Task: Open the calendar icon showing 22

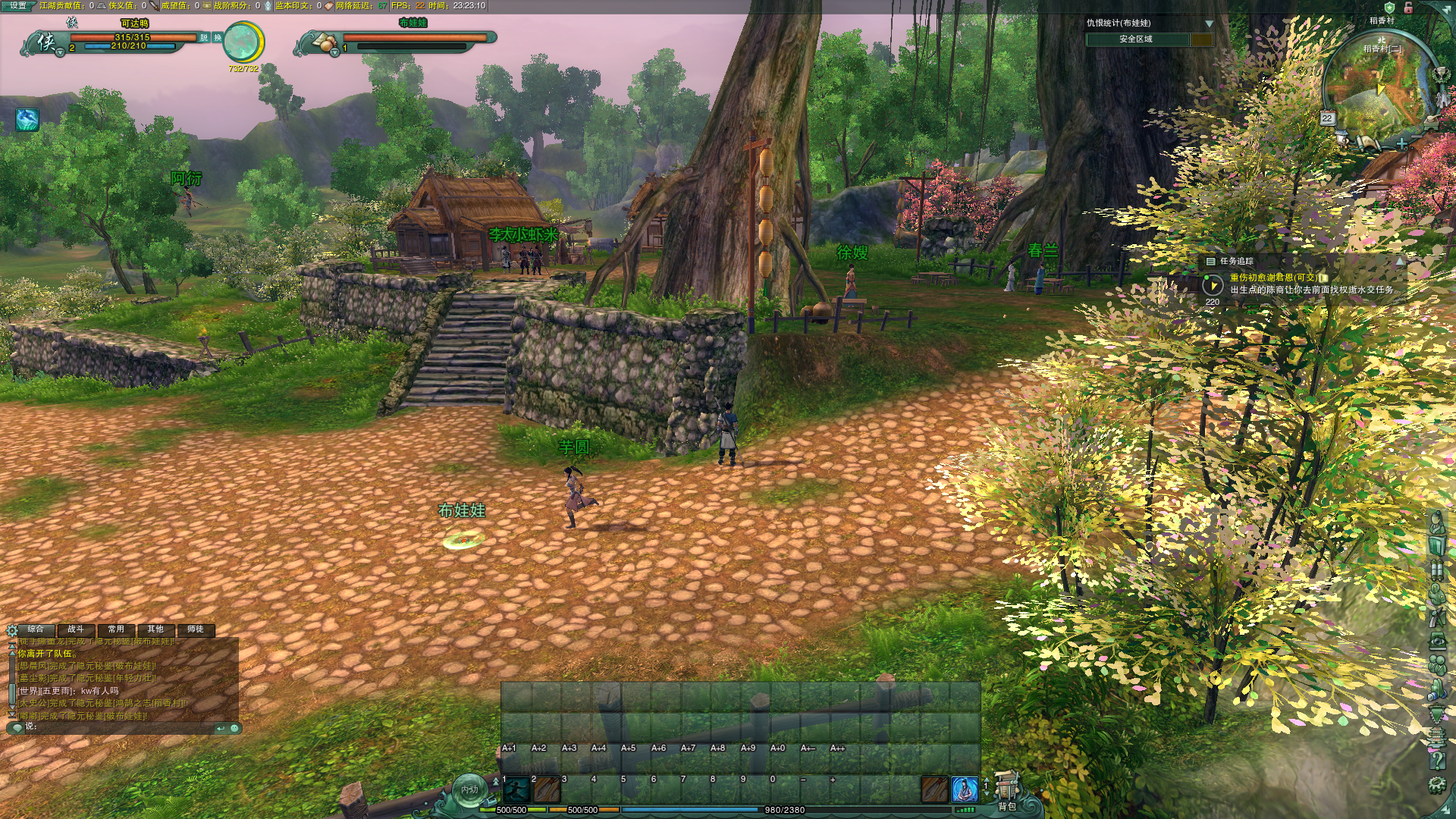Action: coord(1327,118)
